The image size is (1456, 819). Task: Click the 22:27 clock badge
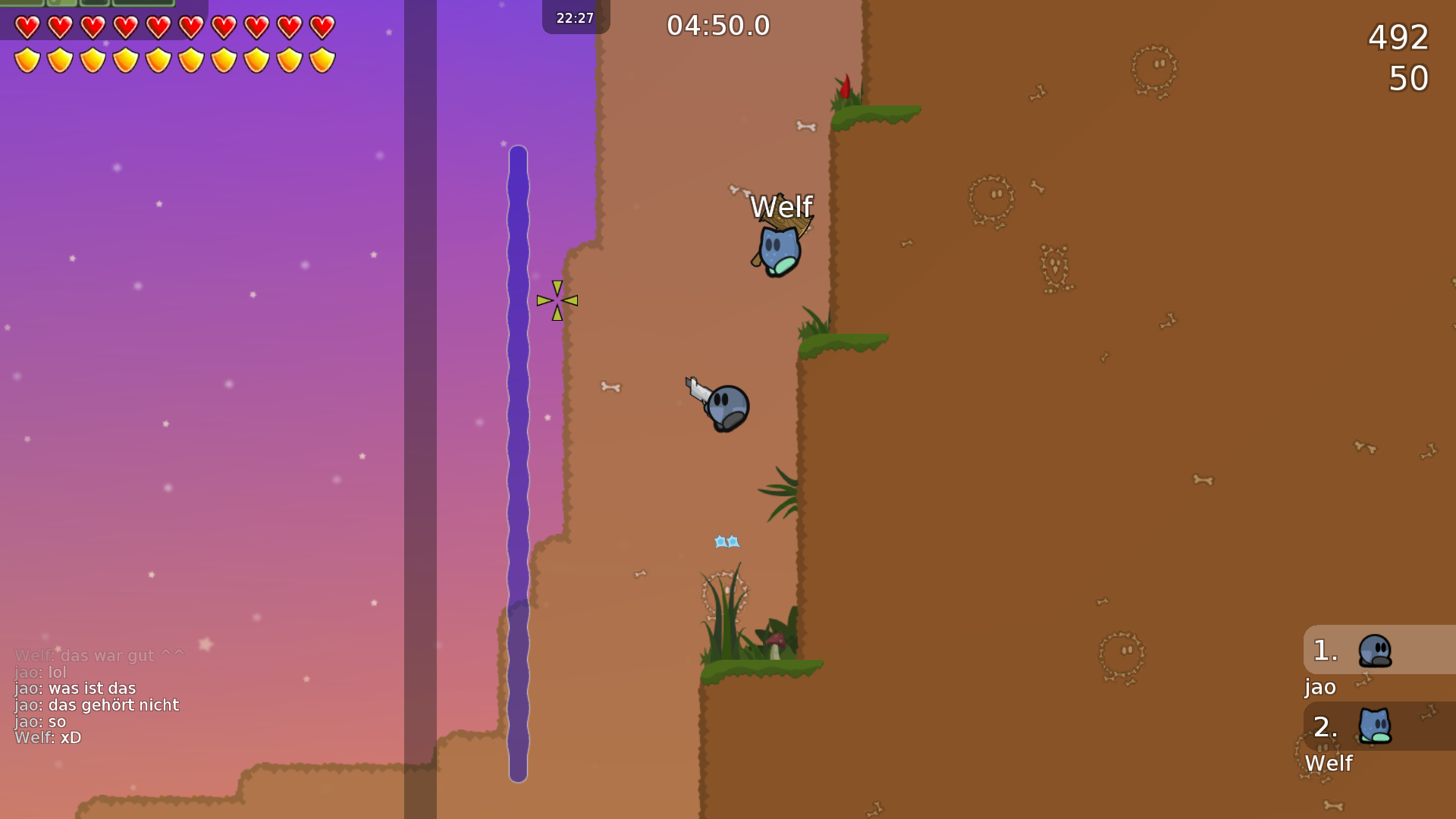coord(575,17)
